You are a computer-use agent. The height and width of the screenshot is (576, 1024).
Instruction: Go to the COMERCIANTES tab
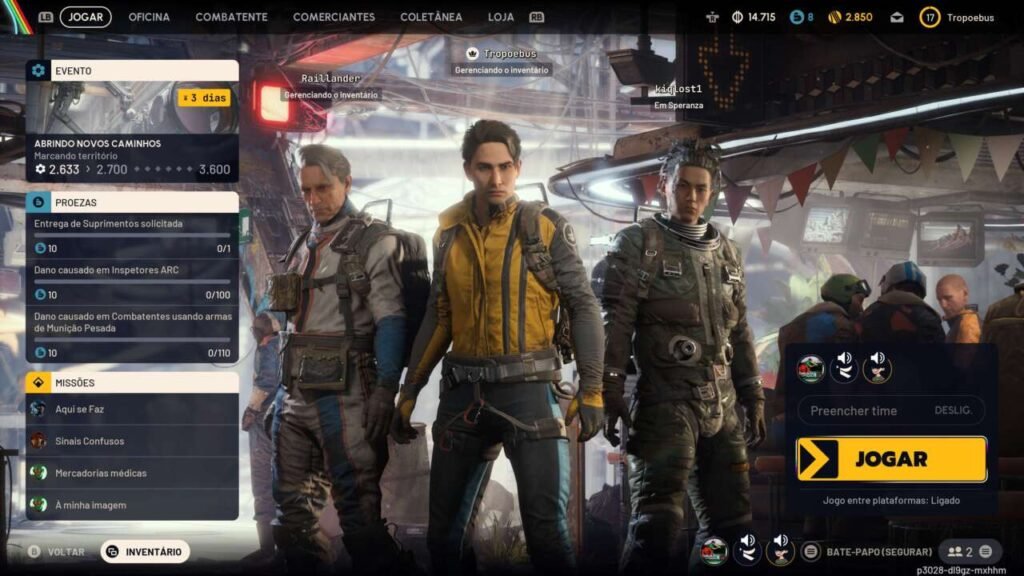[334, 17]
